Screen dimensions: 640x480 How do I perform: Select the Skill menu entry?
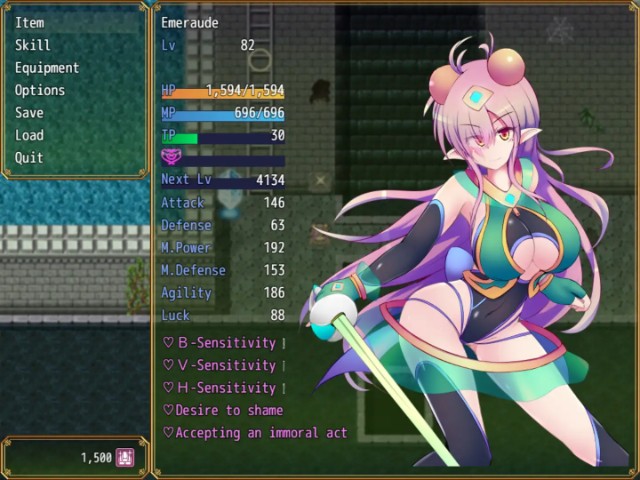(33, 45)
